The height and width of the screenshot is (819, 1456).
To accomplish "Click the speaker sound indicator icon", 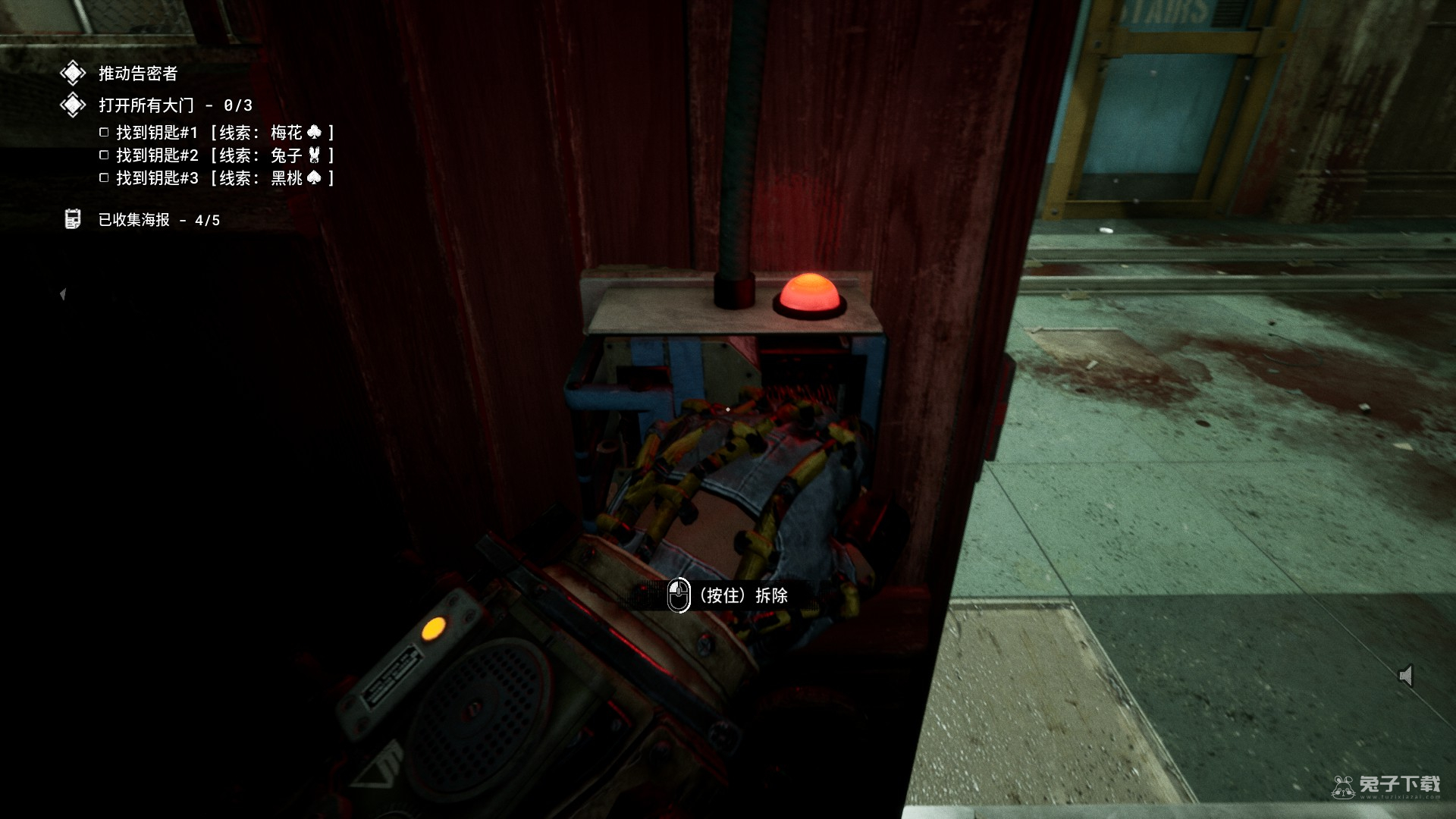I will [x=1406, y=675].
